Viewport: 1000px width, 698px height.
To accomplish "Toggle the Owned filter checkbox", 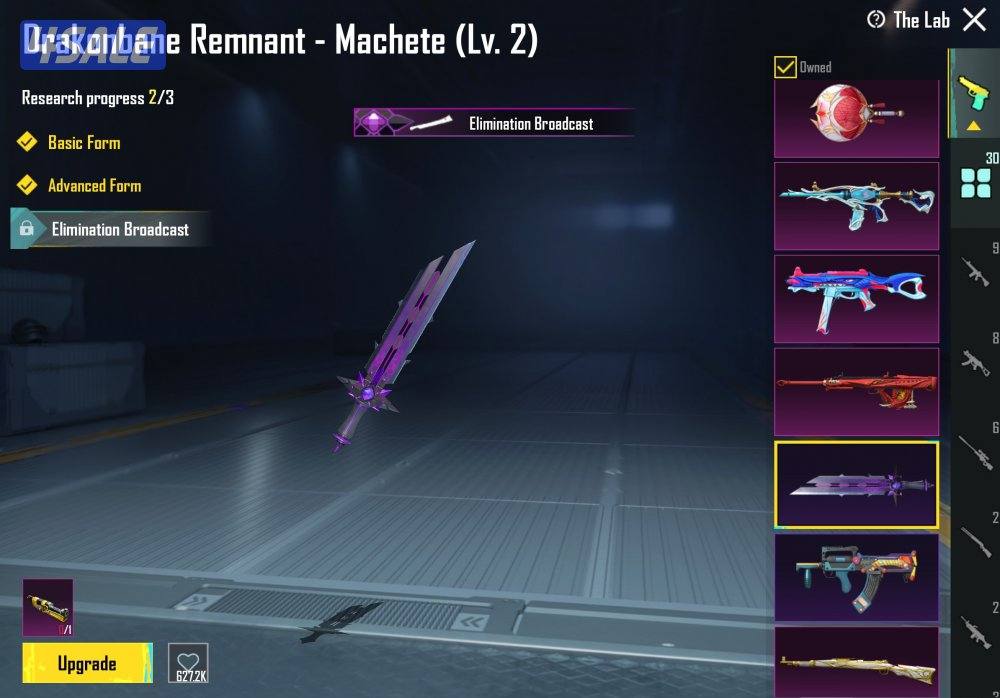I will pyautogui.click(x=786, y=68).
